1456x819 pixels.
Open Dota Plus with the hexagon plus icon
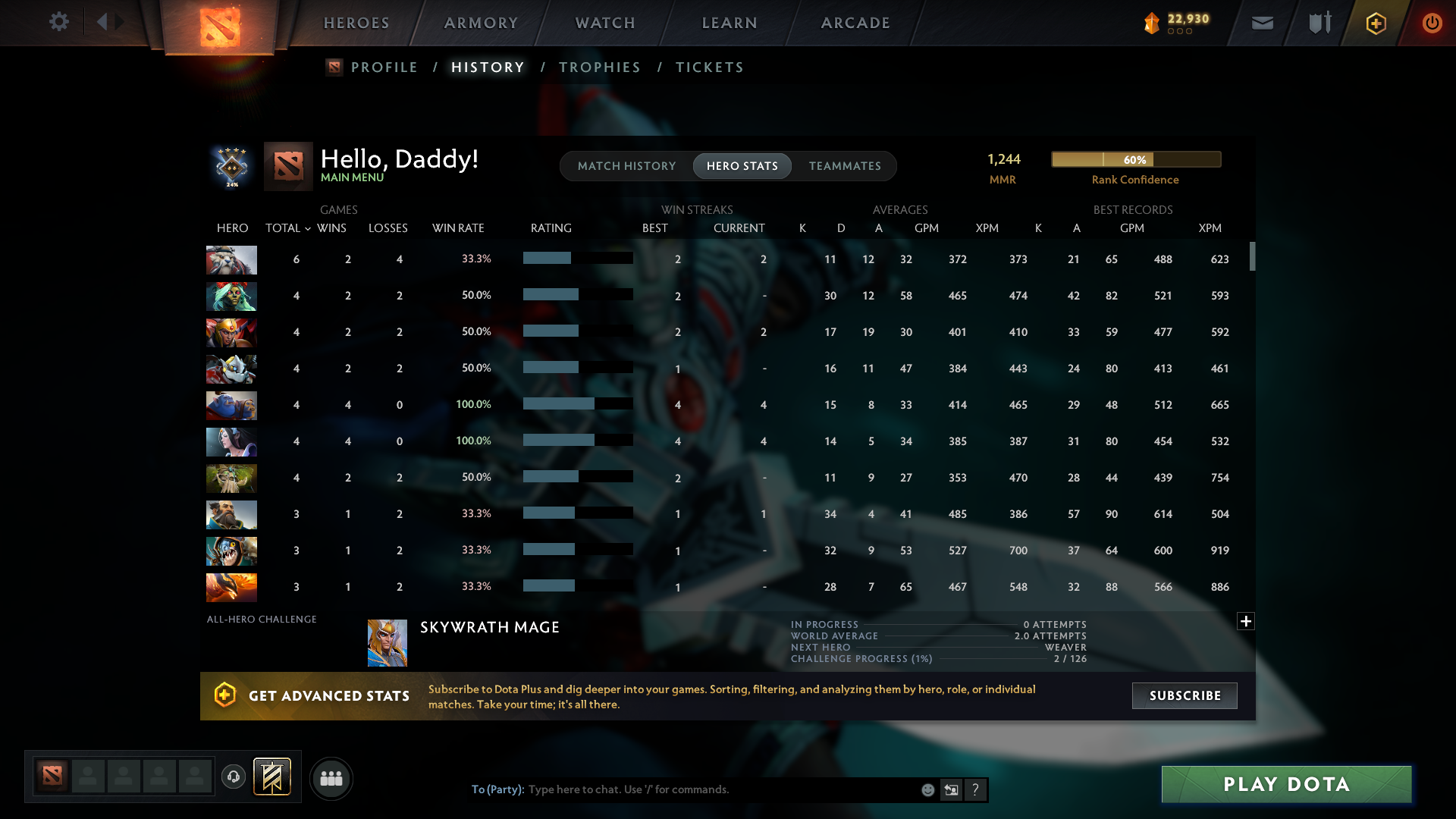tap(1376, 23)
